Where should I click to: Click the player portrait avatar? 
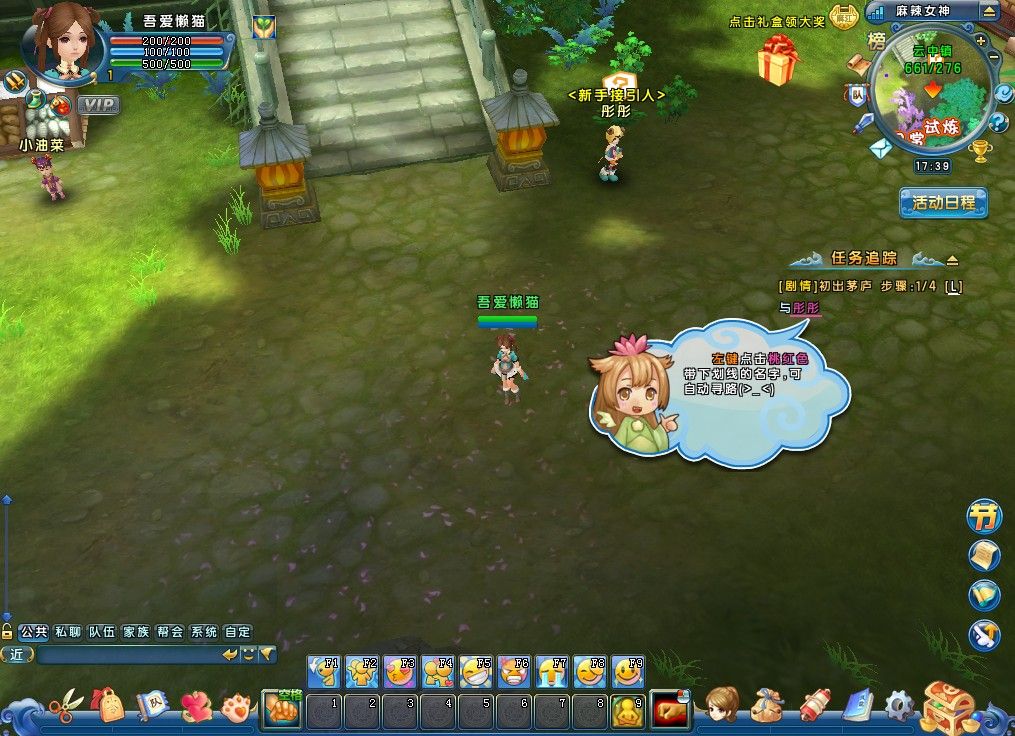(67, 40)
